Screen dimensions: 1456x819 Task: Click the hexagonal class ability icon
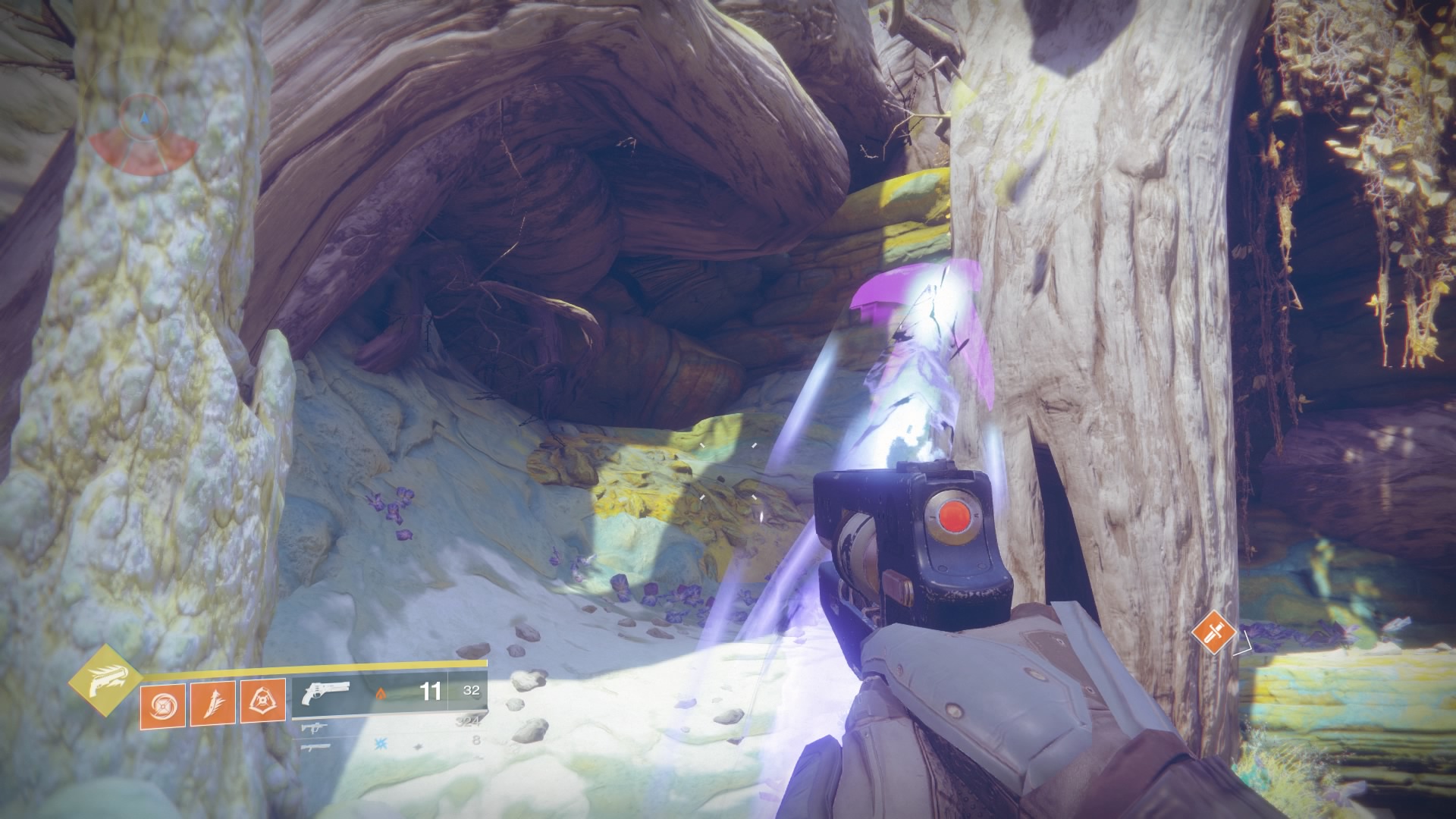tap(263, 702)
